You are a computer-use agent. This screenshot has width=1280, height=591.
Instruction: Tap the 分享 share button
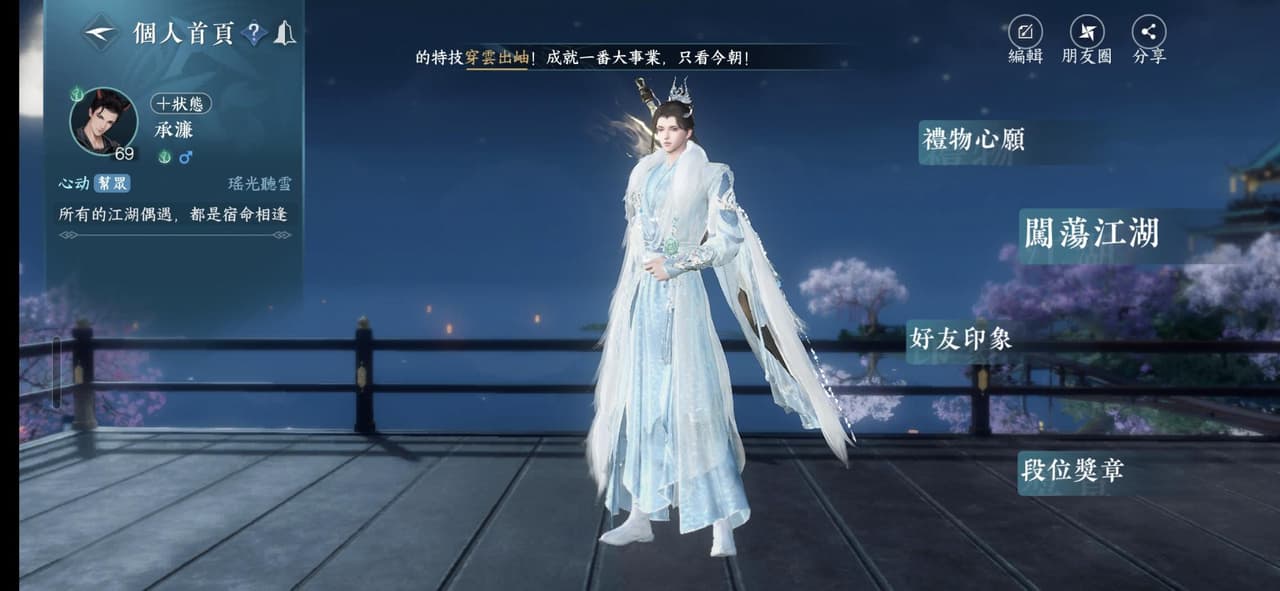[x=1149, y=40]
